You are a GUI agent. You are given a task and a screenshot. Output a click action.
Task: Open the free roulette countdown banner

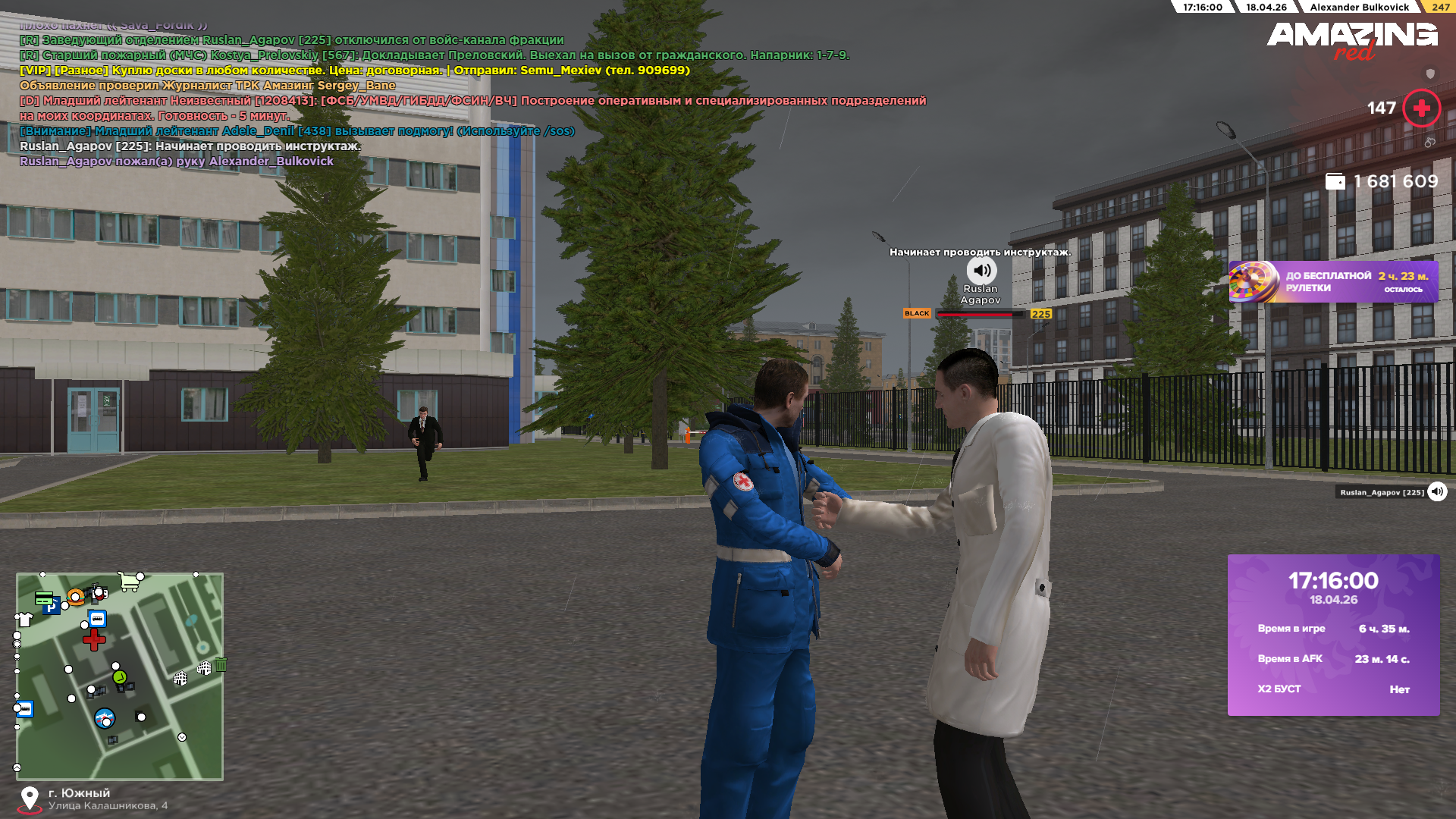point(1333,282)
